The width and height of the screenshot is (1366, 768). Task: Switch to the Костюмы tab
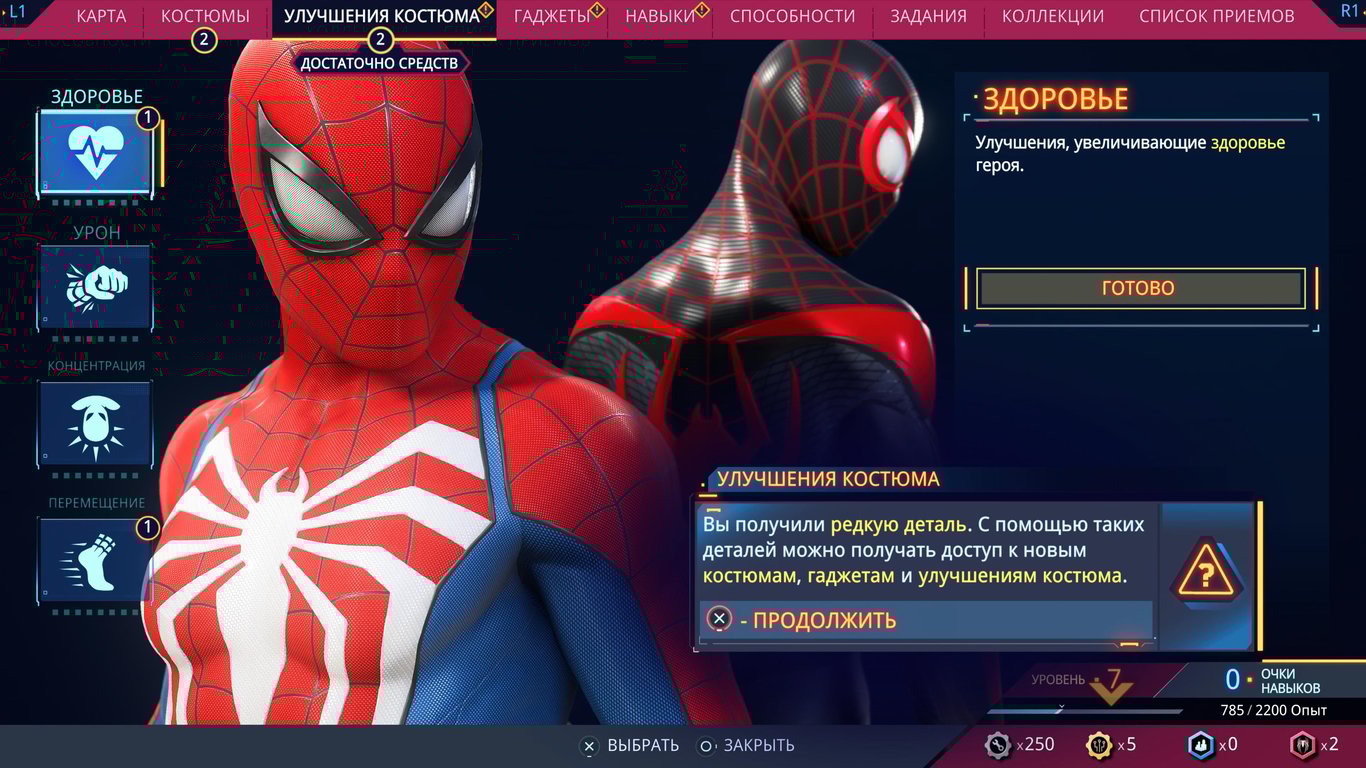coord(205,16)
